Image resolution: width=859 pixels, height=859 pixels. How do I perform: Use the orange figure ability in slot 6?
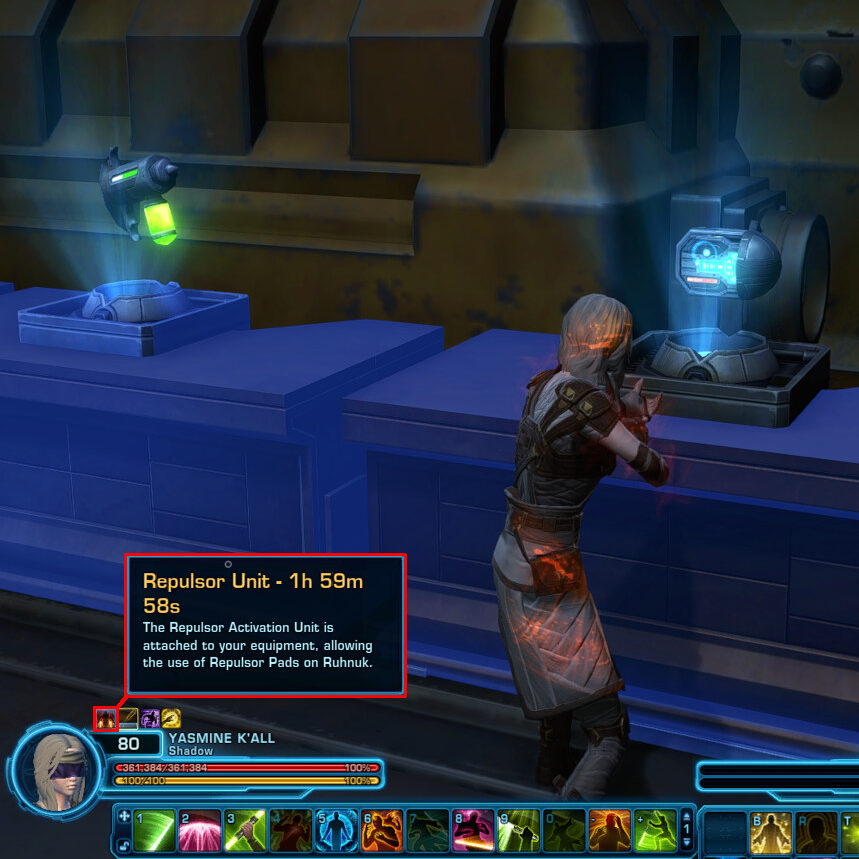pyautogui.click(x=382, y=830)
